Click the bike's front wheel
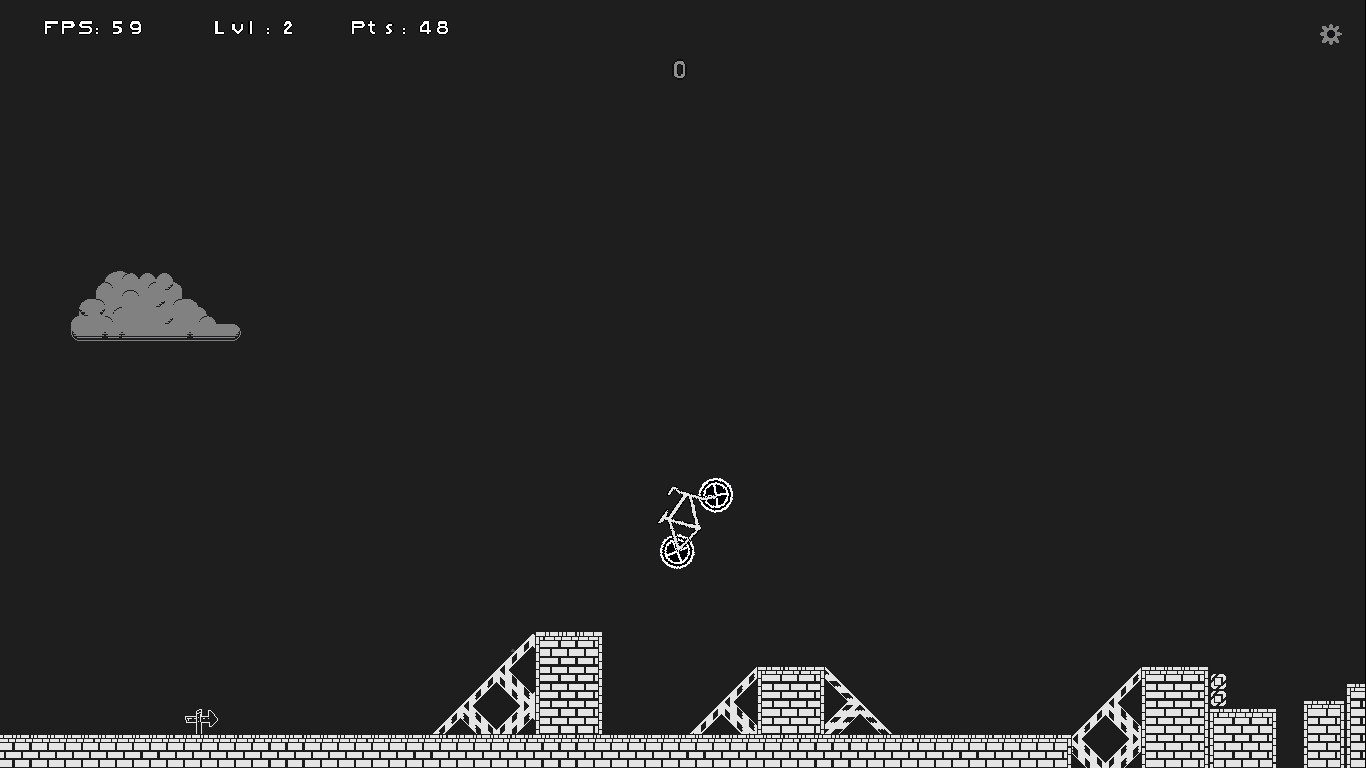The width and height of the screenshot is (1366, 768). [x=716, y=494]
